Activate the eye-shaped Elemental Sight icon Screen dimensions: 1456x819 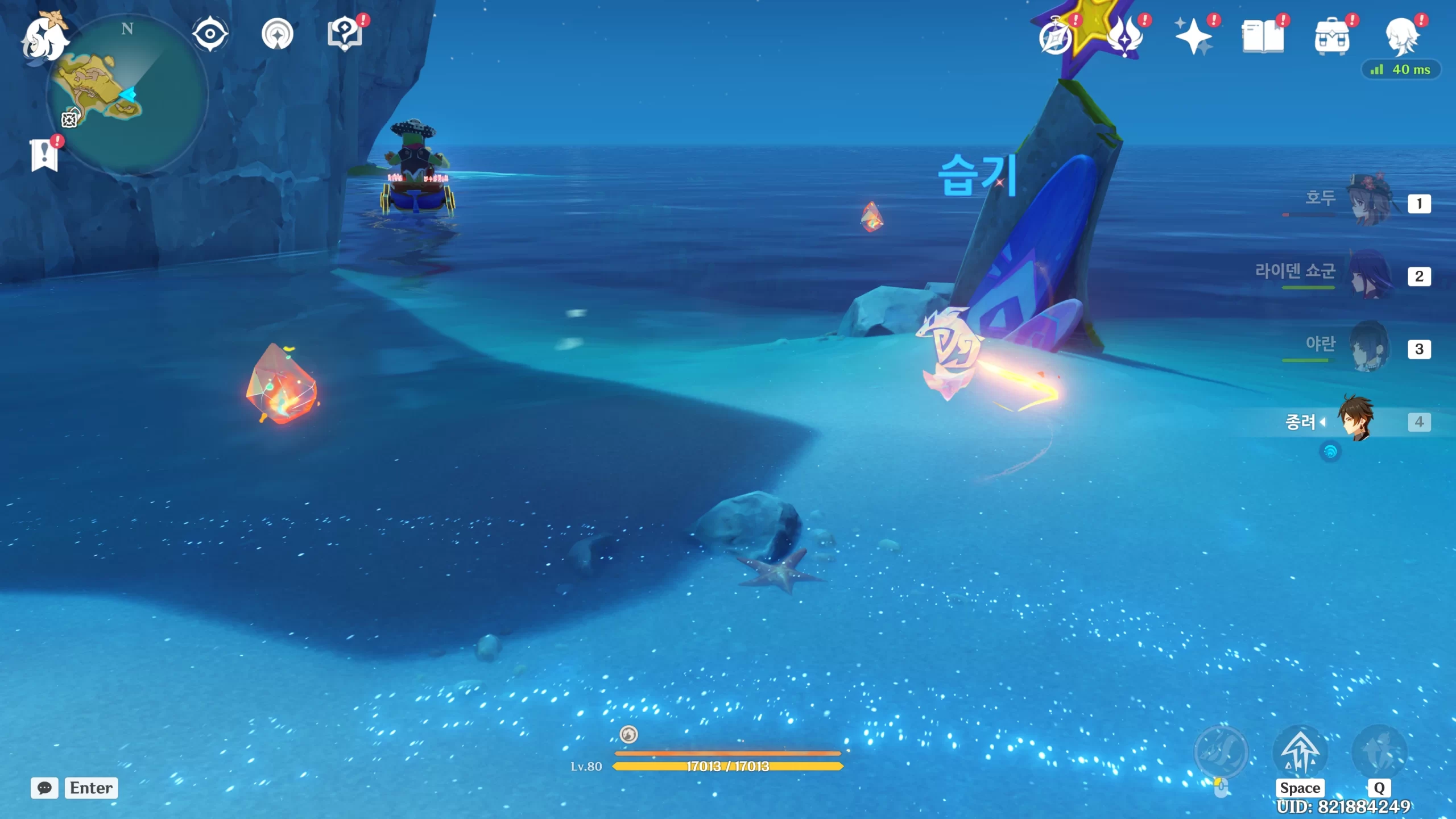click(210, 34)
